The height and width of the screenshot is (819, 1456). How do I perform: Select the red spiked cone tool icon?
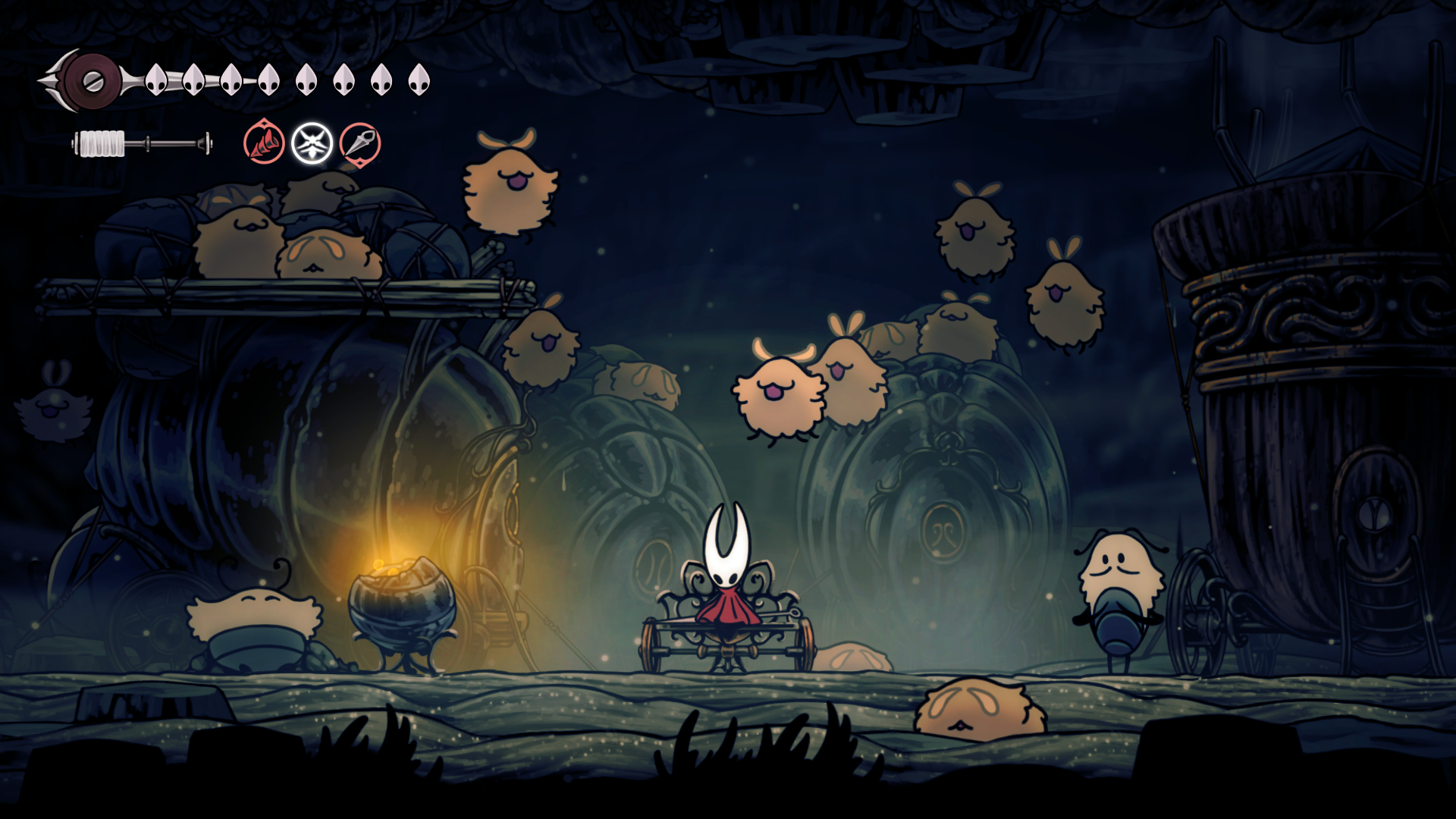[264, 143]
